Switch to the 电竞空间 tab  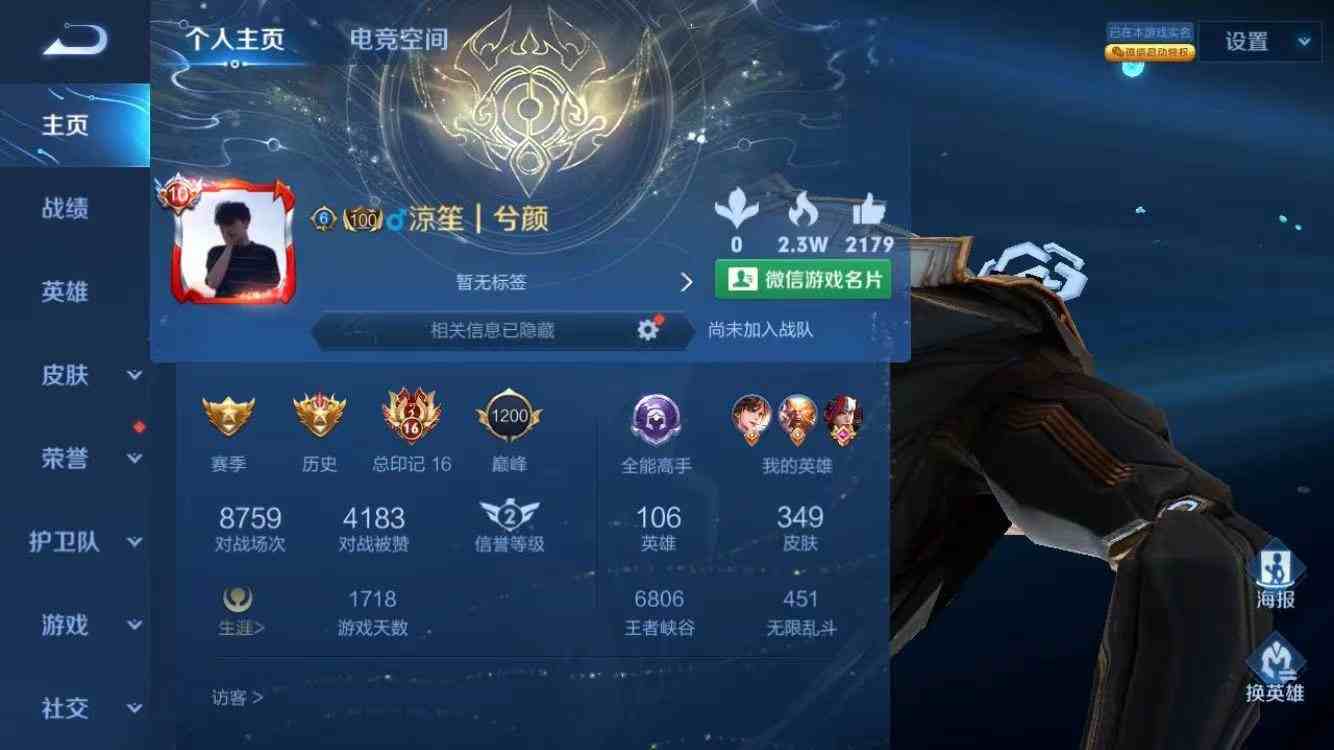tap(397, 40)
